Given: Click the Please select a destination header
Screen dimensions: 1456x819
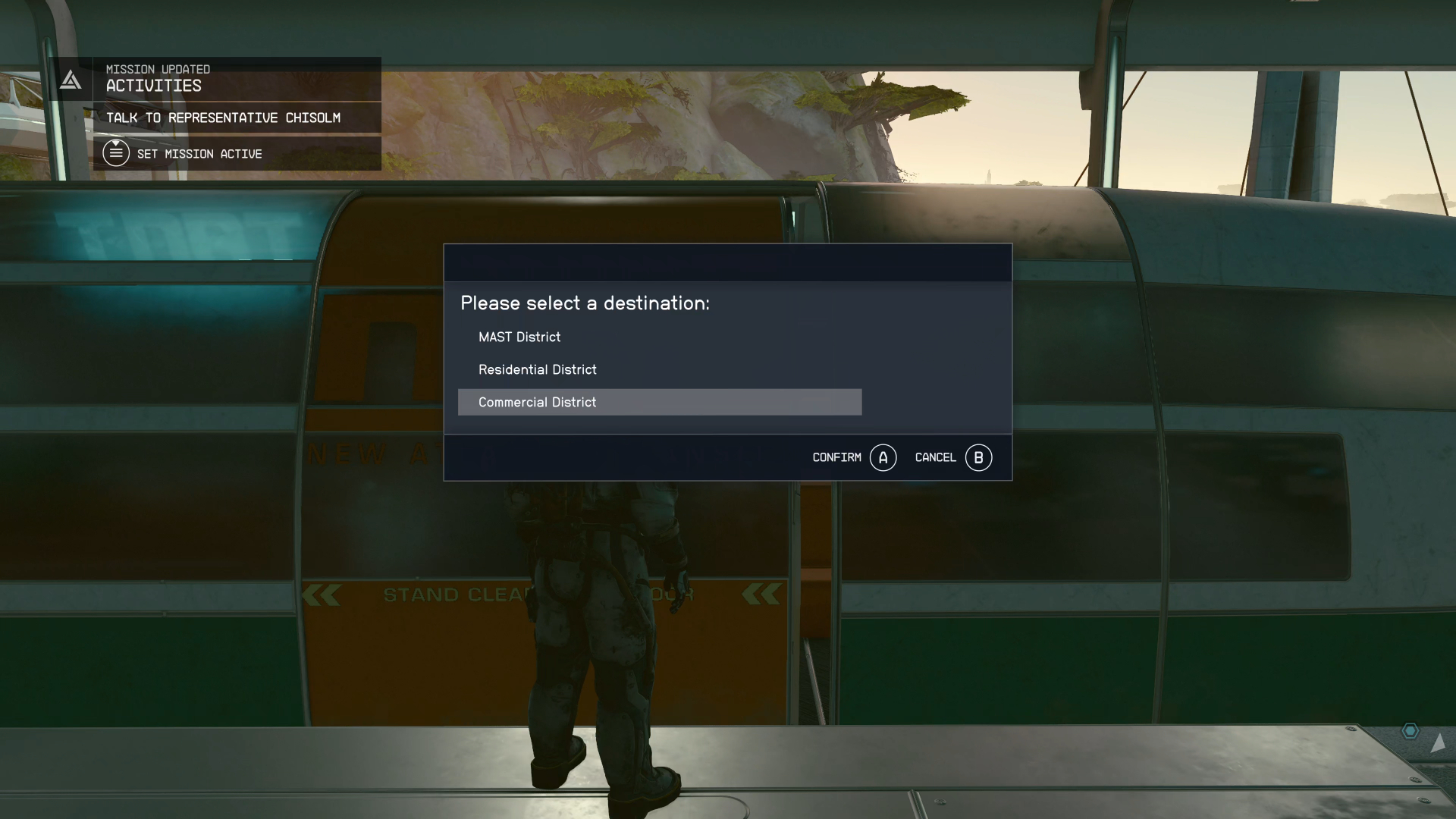Looking at the screenshot, I should pyautogui.click(x=585, y=303).
